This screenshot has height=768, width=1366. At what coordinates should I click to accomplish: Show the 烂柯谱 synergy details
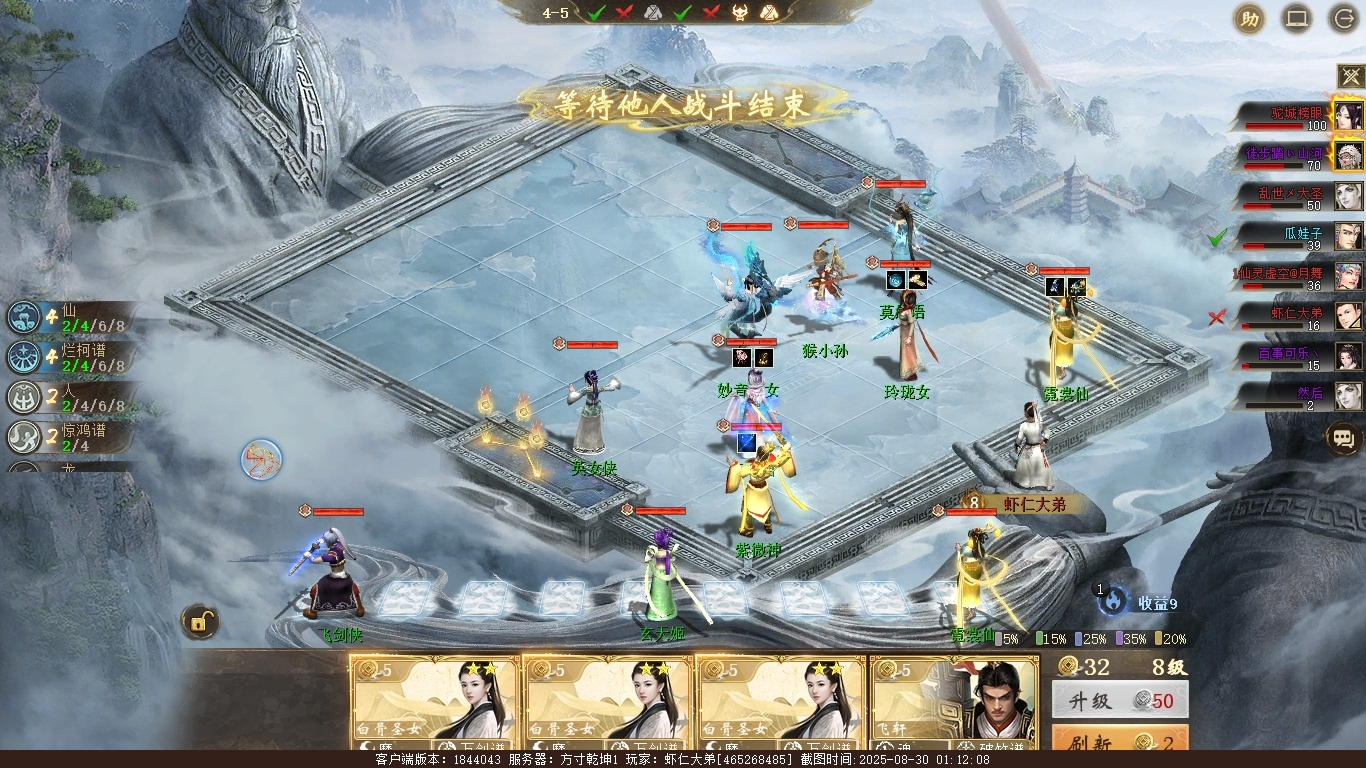pyautogui.click(x=68, y=357)
